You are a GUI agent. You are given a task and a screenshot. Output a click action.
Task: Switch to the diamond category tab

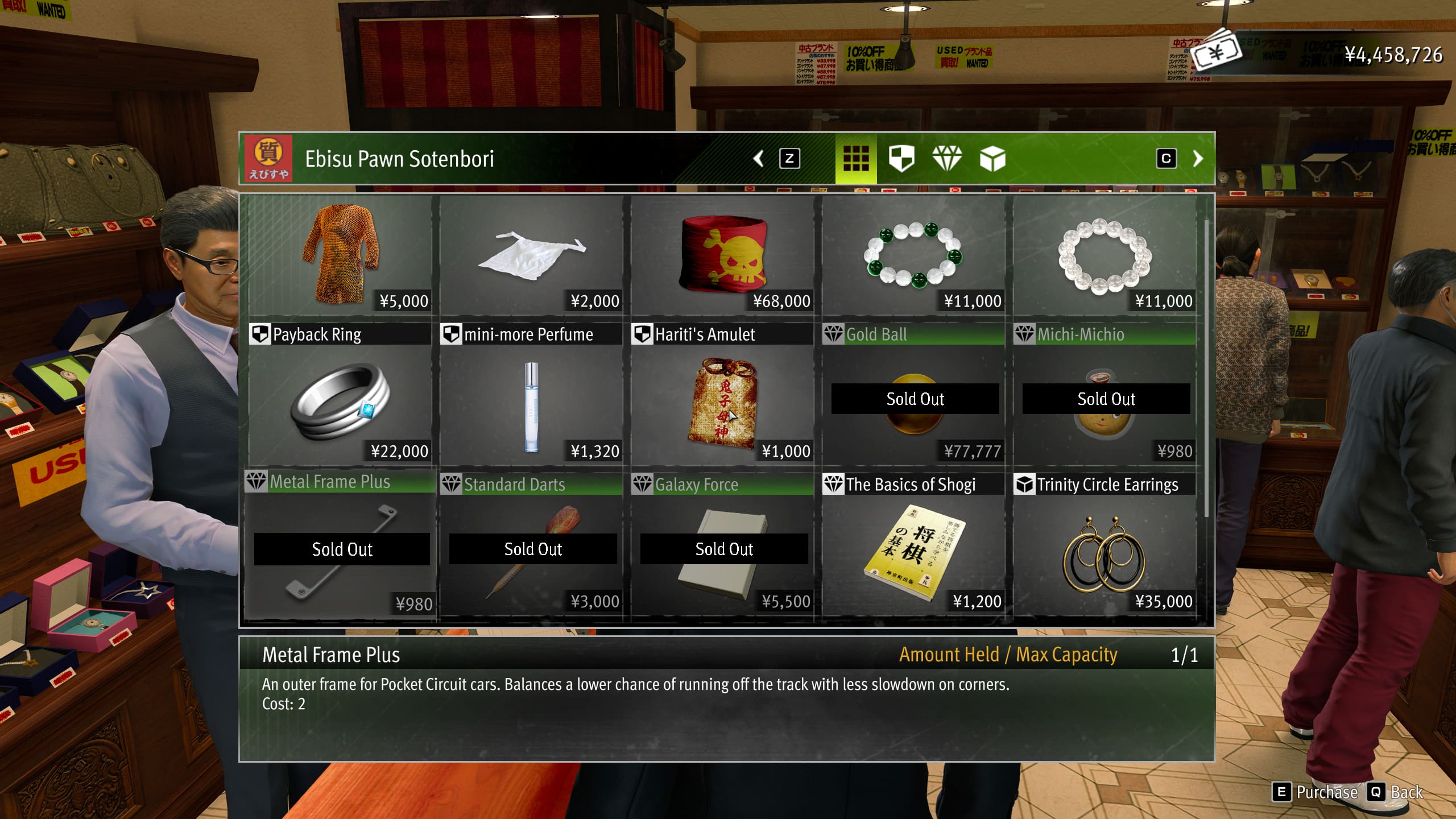click(947, 159)
